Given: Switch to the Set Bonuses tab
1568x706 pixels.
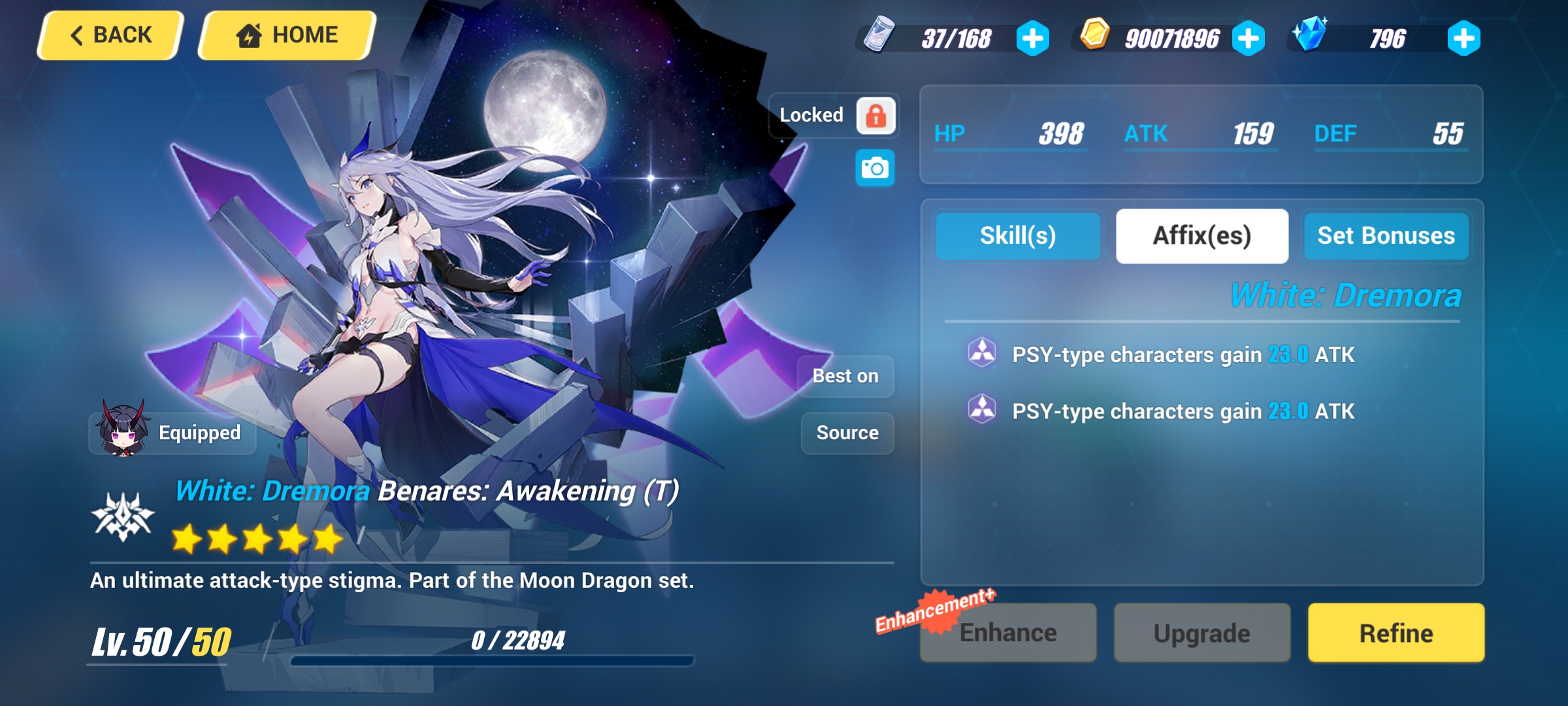Looking at the screenshot, I should [1386, 236].
